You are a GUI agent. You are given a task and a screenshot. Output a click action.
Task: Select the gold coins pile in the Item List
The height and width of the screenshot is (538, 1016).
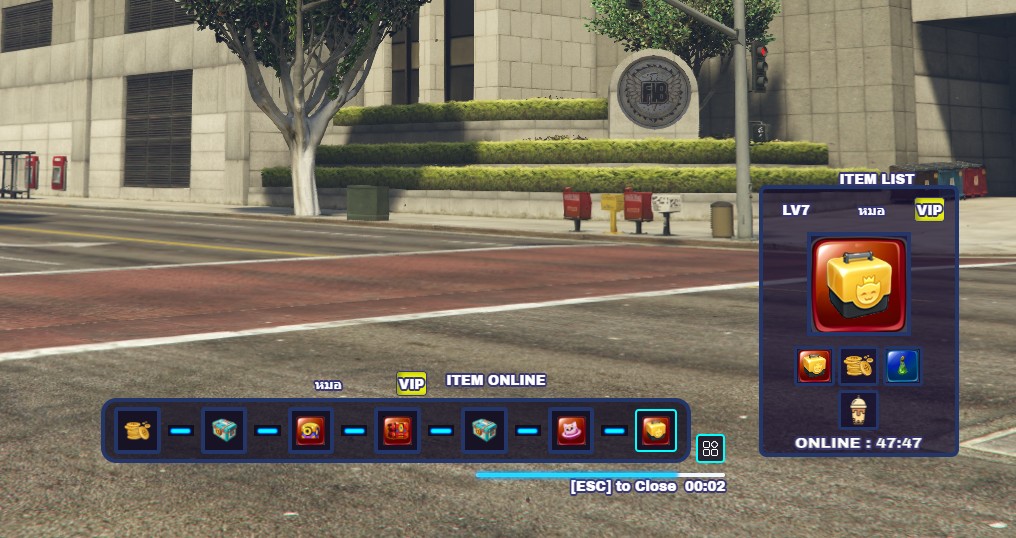[858, 366]
